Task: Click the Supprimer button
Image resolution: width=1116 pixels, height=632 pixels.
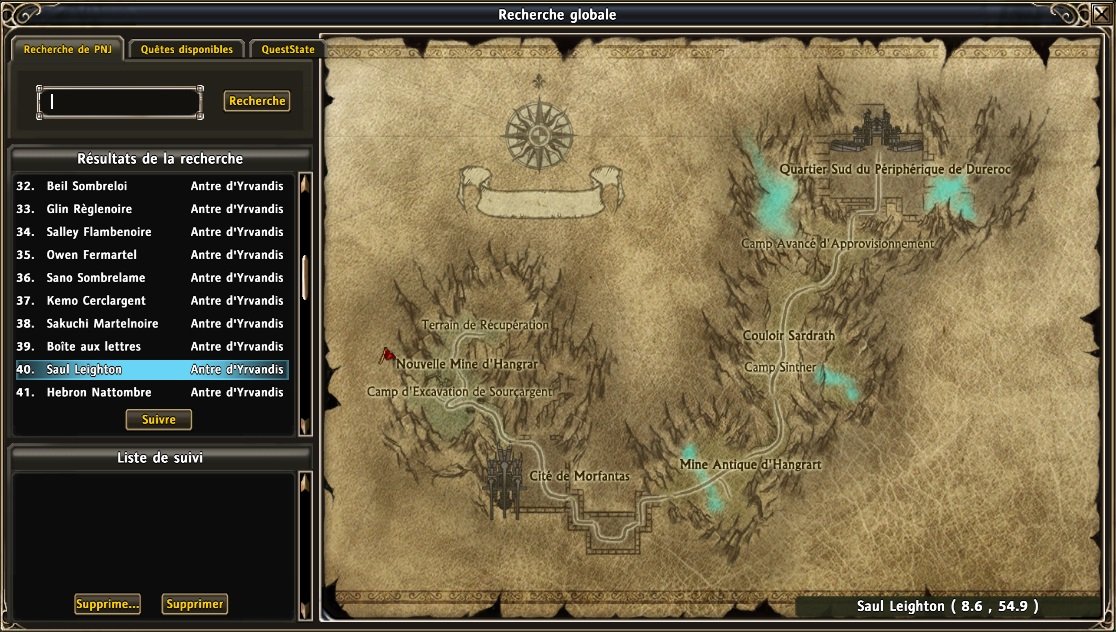Action: click(x=195, y=604)
